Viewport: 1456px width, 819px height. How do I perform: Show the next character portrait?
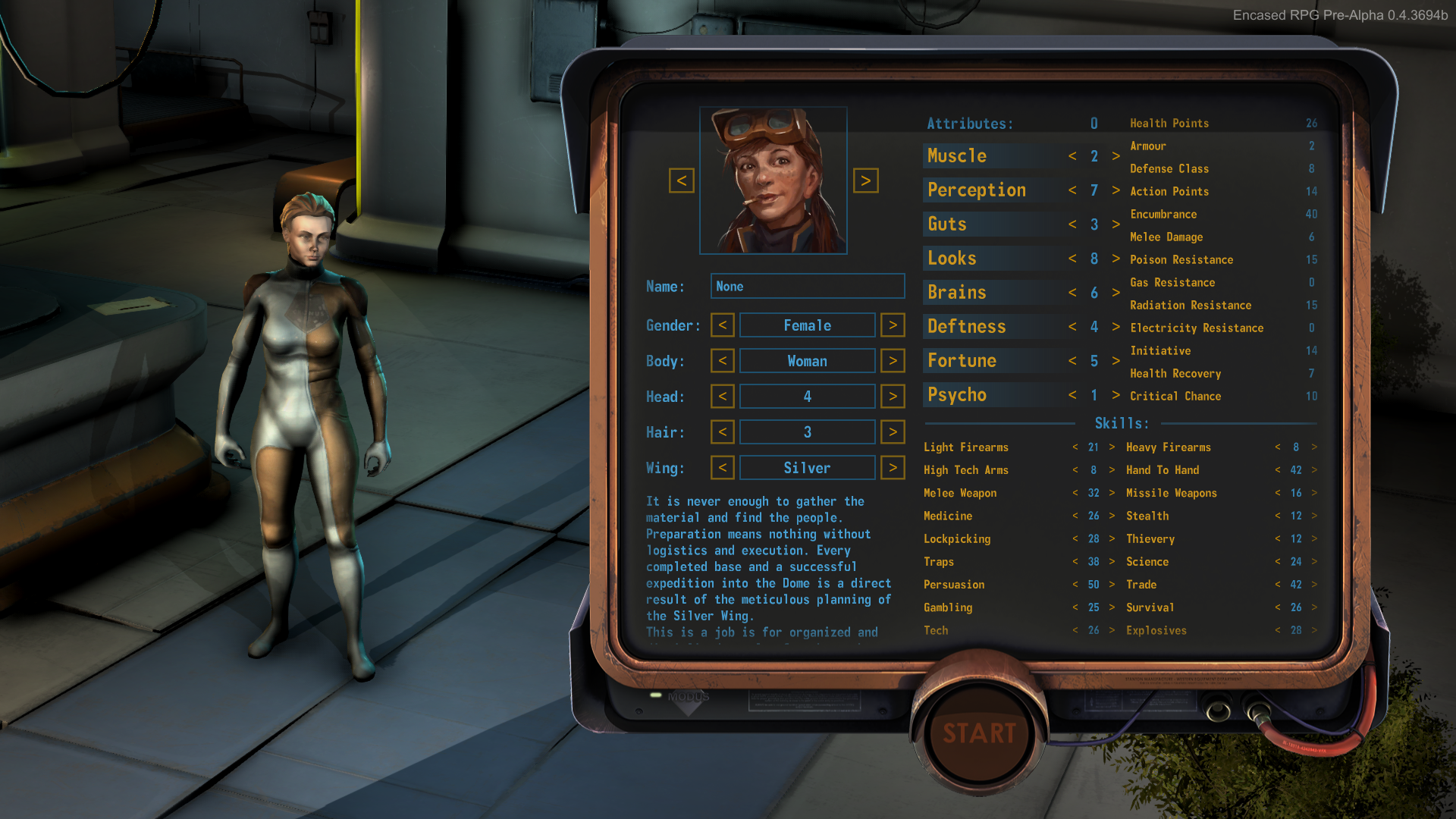pyautogui.click(x=865, y=180)
